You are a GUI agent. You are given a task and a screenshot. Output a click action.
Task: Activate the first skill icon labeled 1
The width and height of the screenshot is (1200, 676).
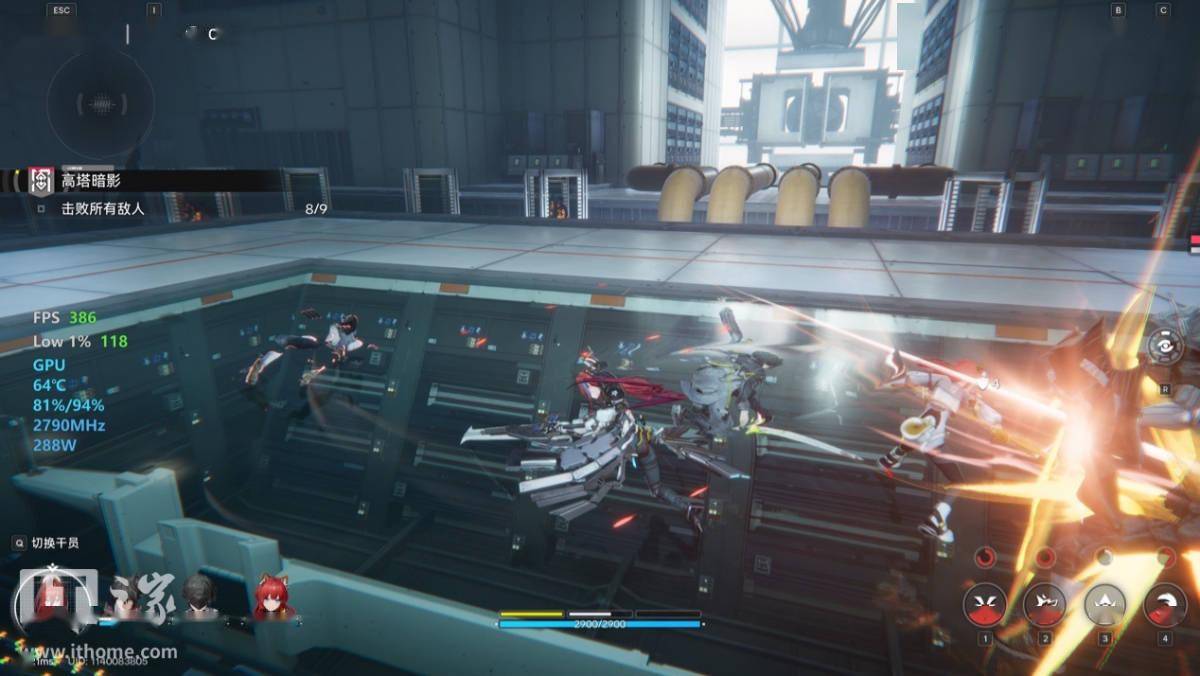pos(985,605)
